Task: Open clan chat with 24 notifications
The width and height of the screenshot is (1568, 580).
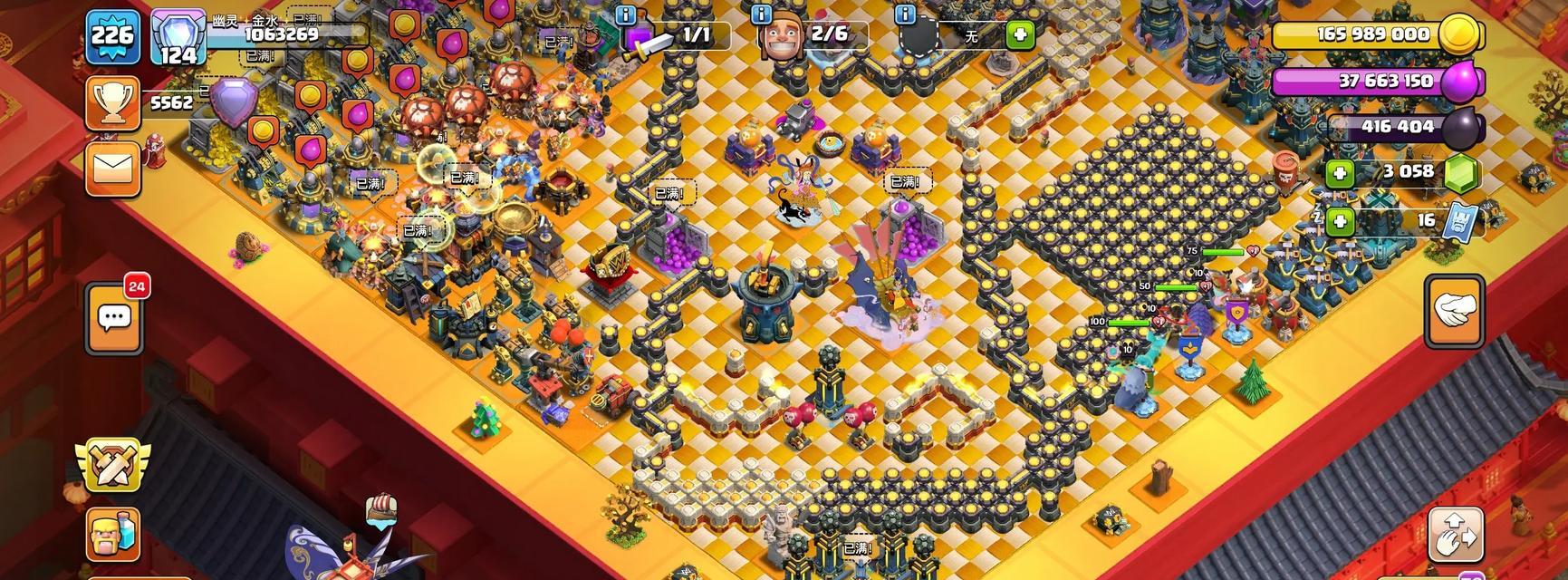Action: (x=114, y=318)
